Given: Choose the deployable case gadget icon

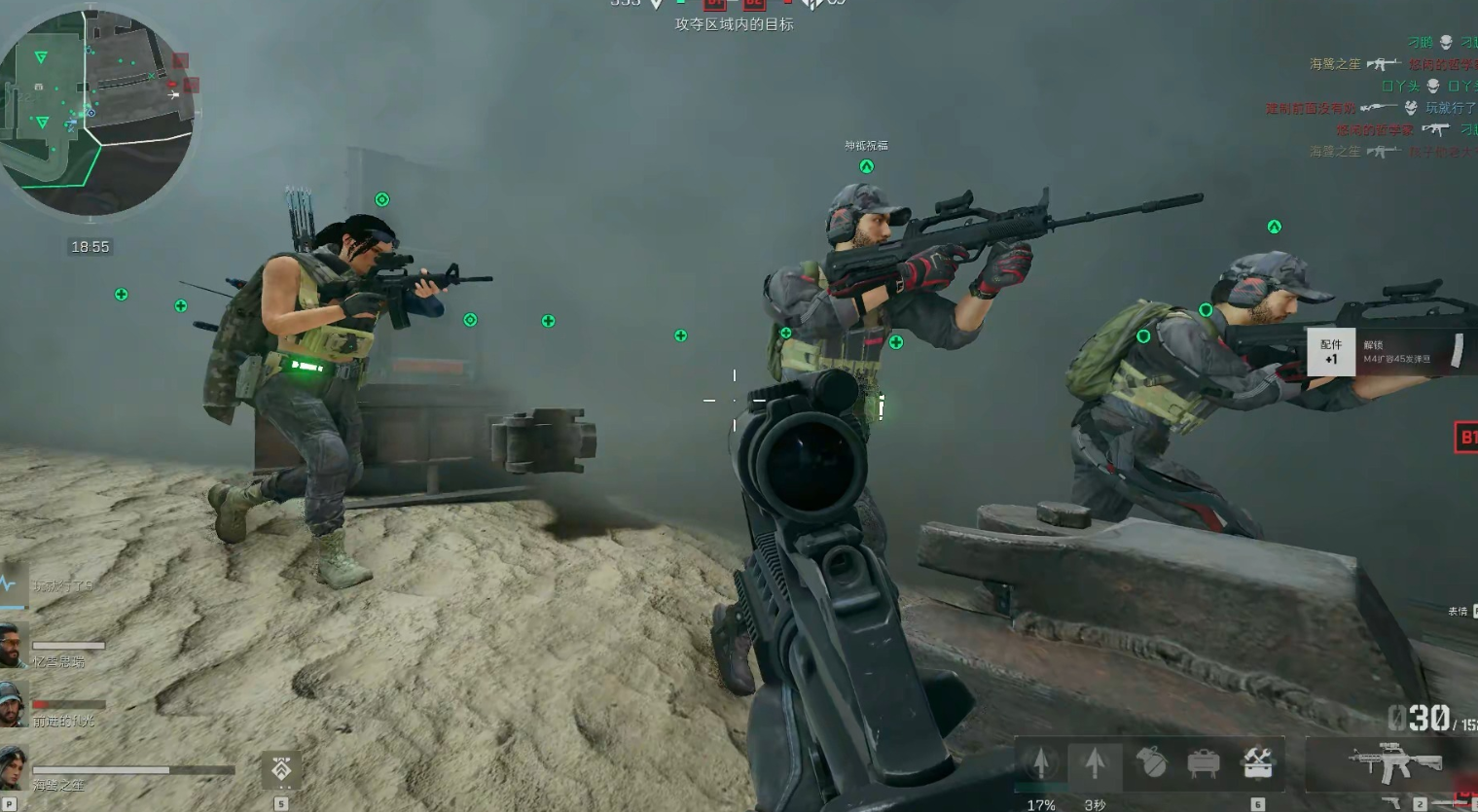Looking at the screenshot, I should pyautogui.click(x=1204, y=762).
